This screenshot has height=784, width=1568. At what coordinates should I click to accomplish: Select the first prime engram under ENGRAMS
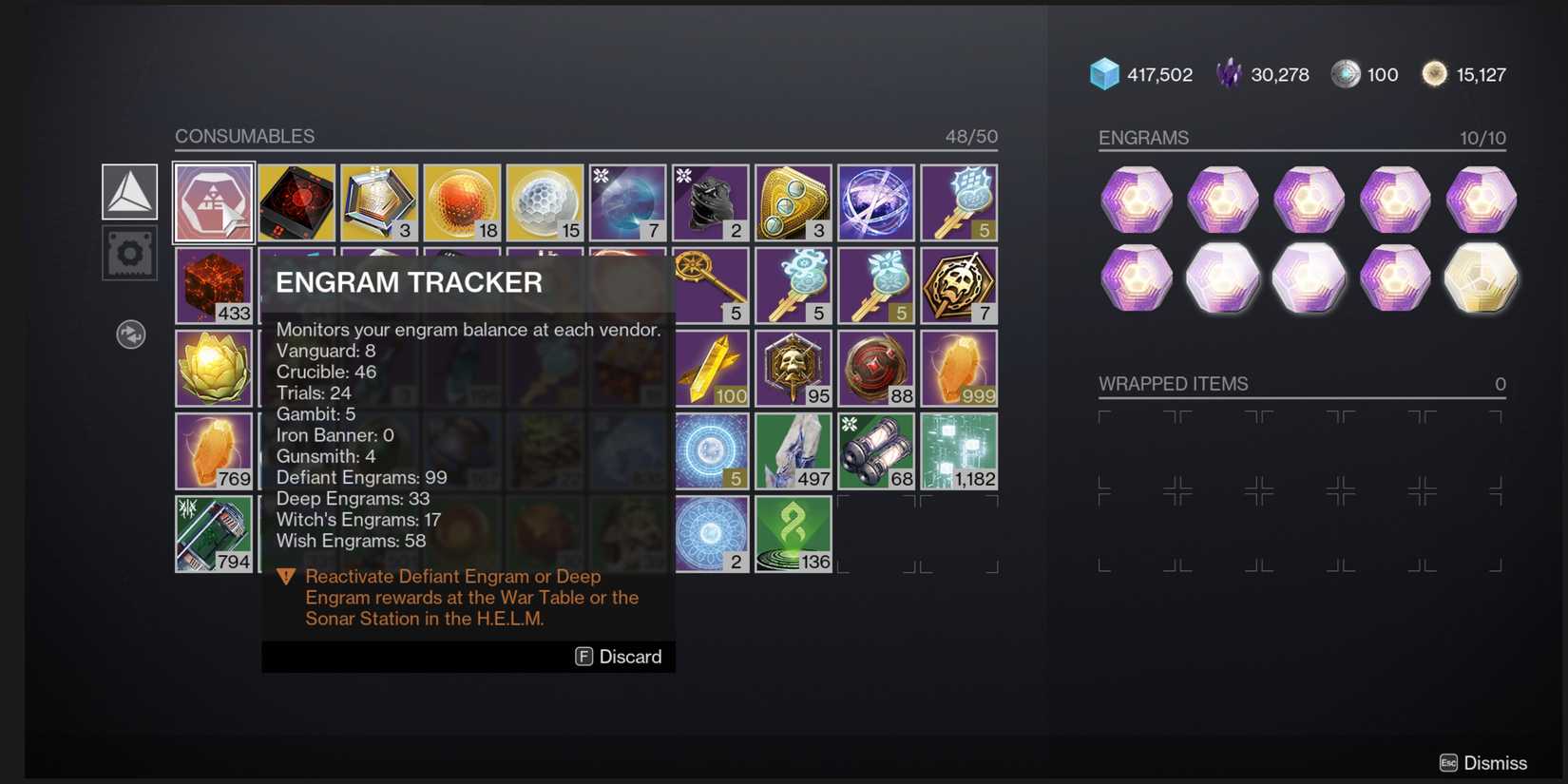1137,201
